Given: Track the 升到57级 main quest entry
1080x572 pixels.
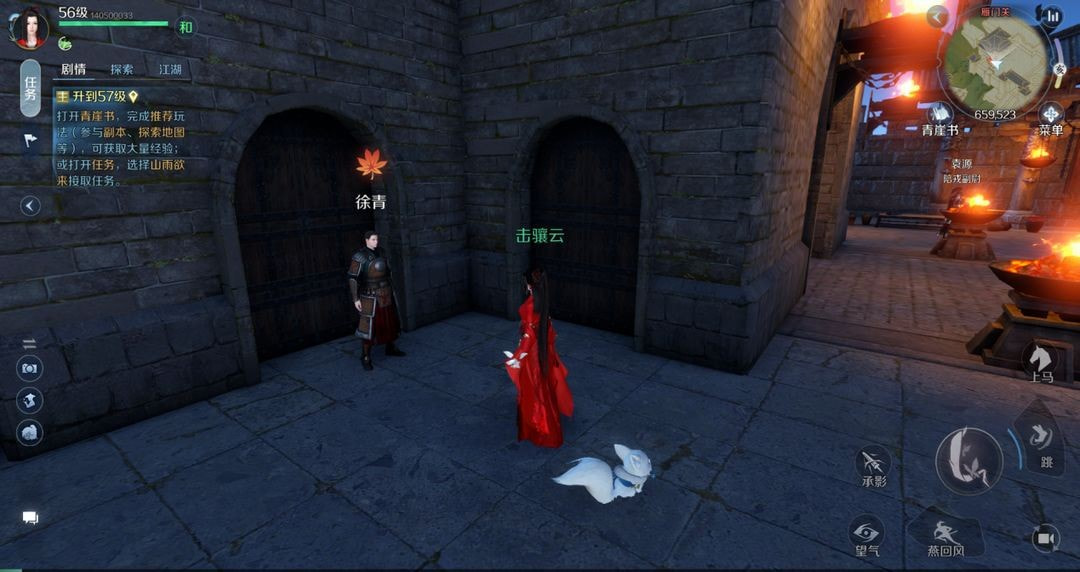Looking at the screenshot, I should coord(97,97).
